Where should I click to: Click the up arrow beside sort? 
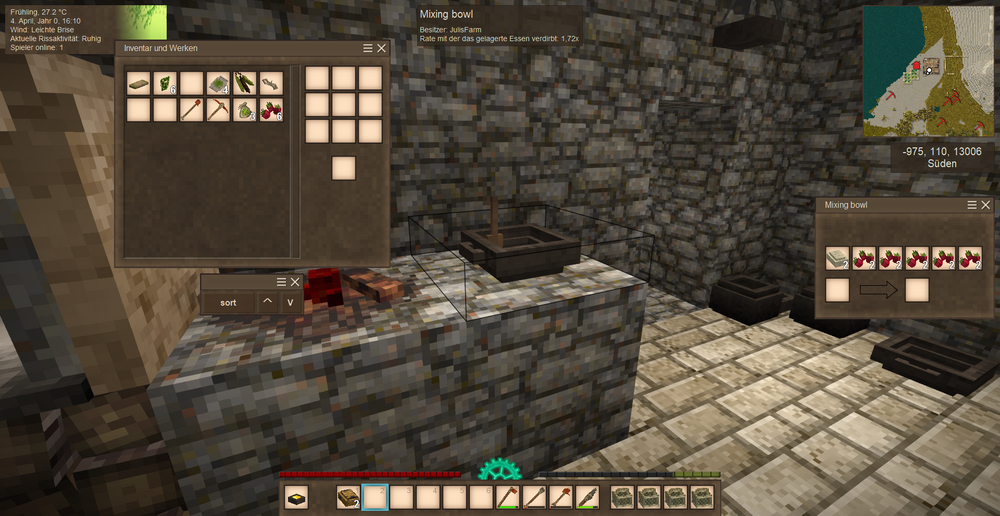(x=267, y=302)
